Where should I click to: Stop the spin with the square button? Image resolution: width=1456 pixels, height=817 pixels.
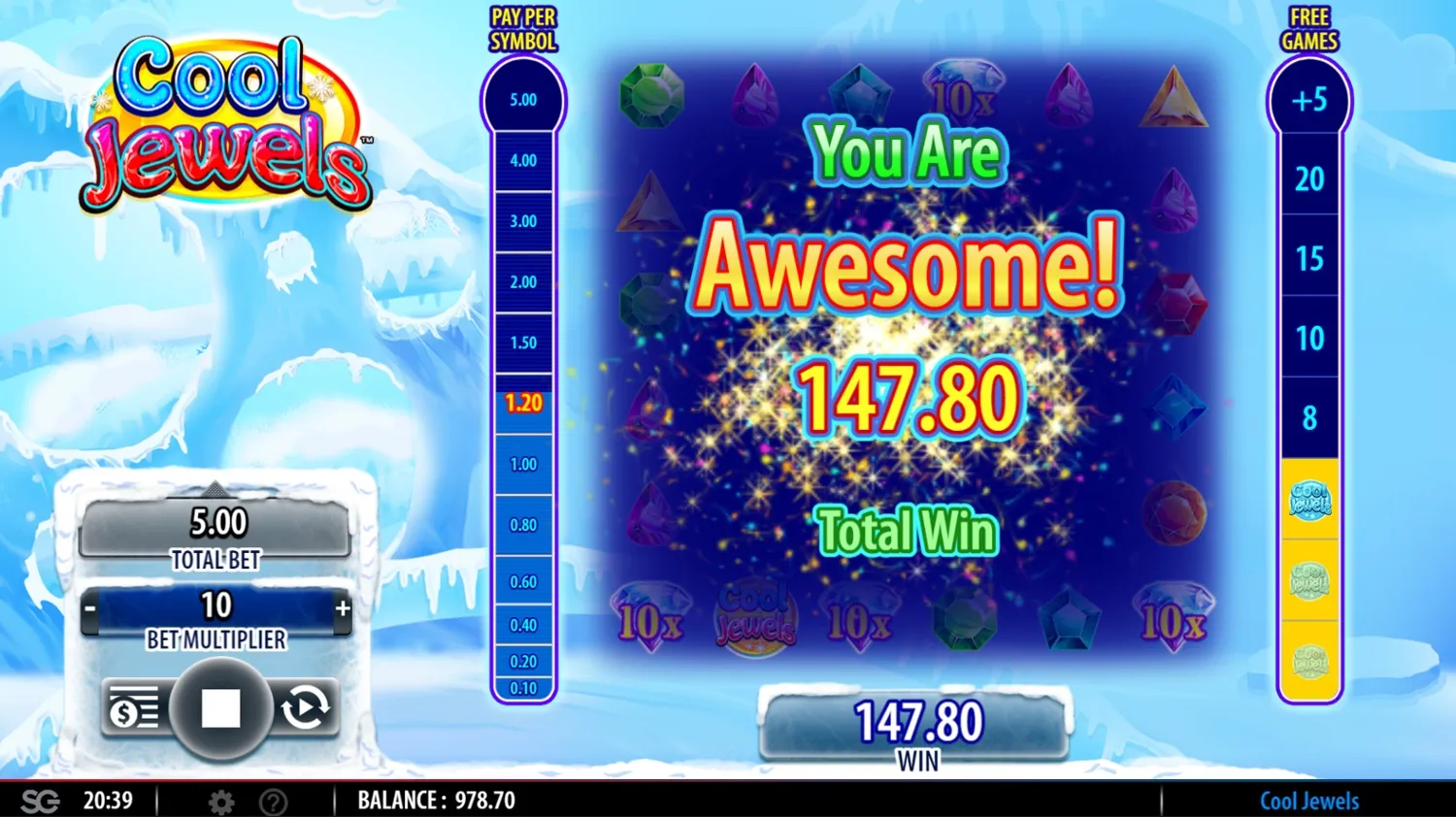[220, 708]
